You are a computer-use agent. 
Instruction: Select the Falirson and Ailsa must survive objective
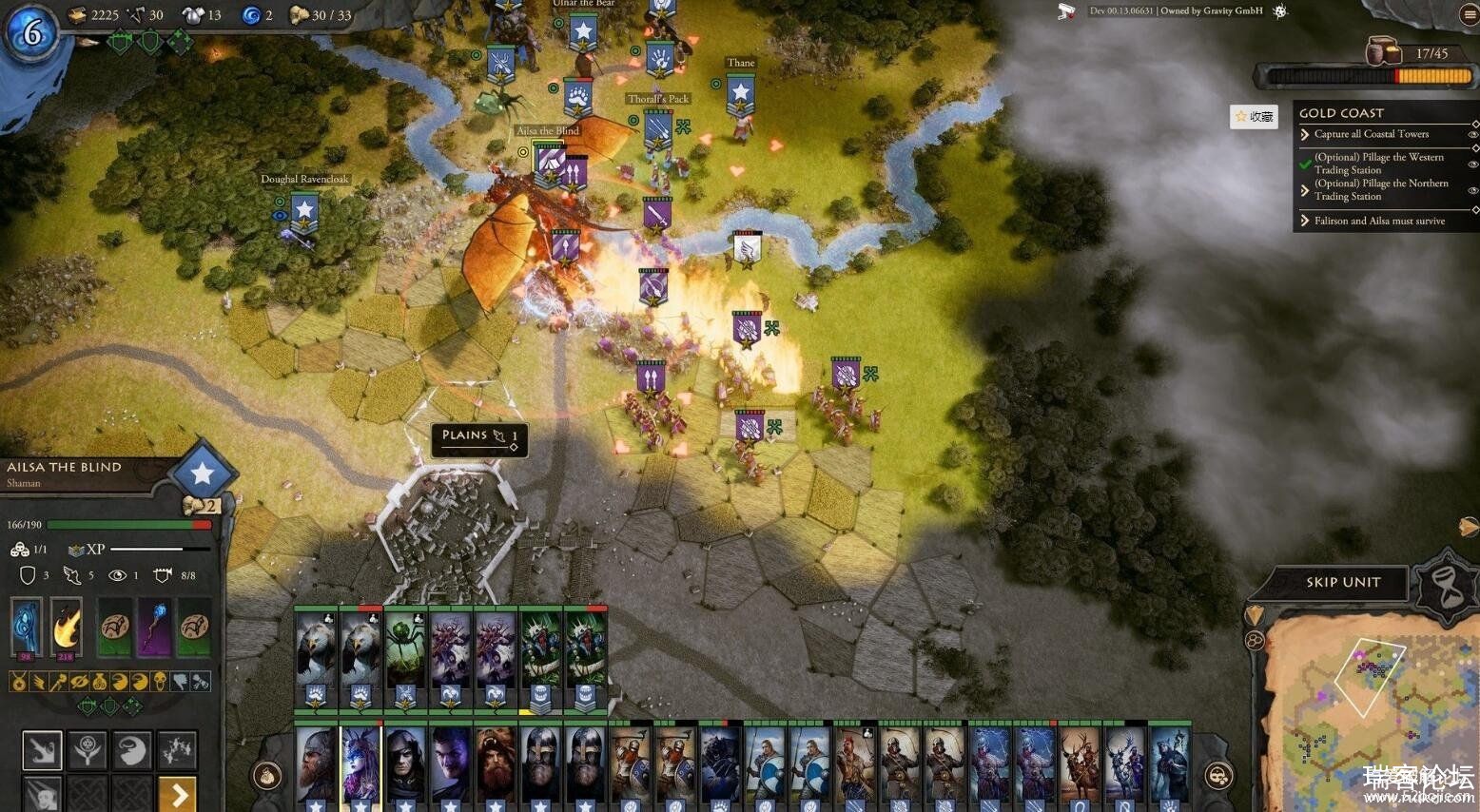point(1379,221)
